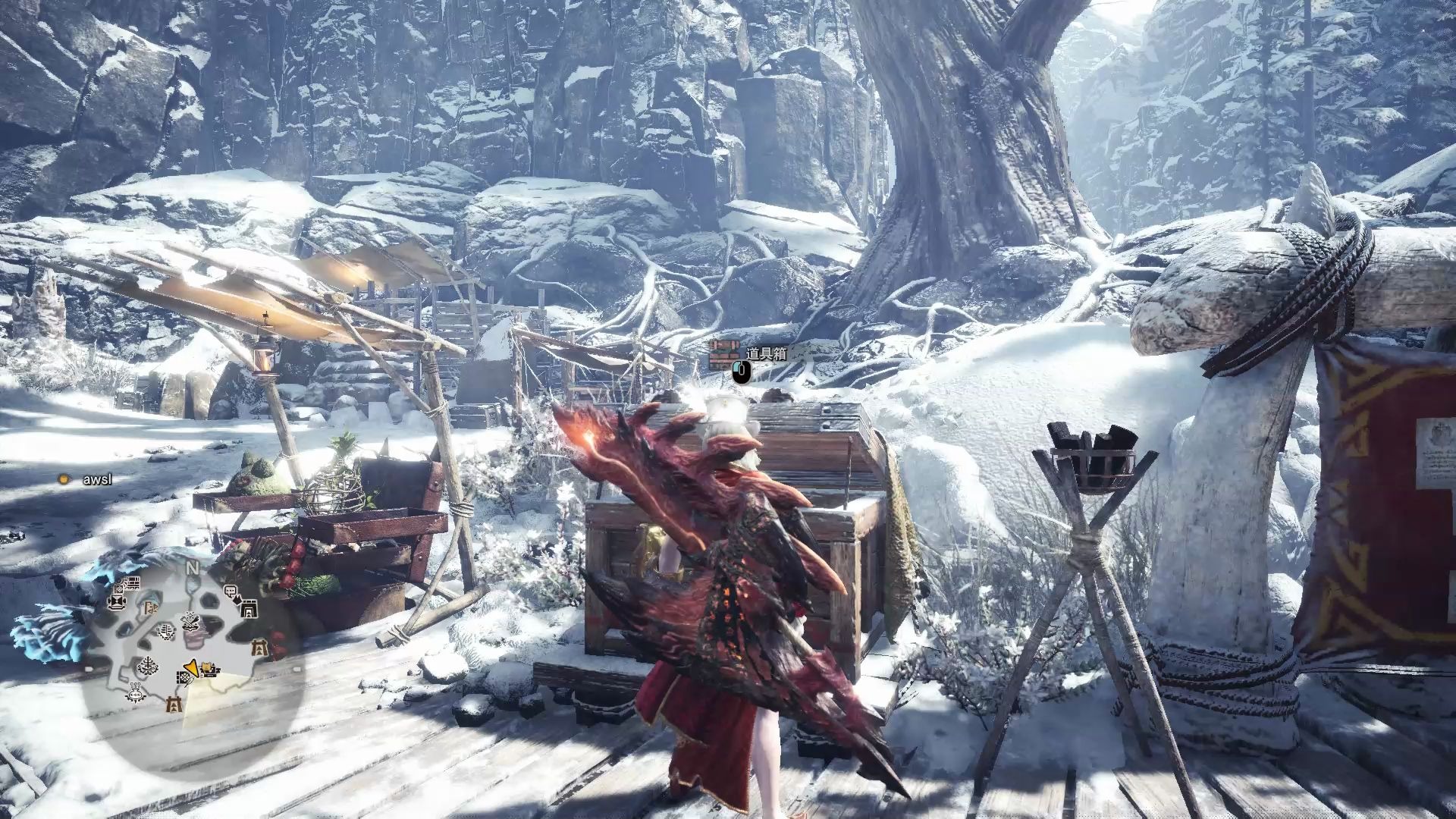Viewport: 1456px width, 819px height.
Task: Click the speech bubble marker on minimap
Action: (231, 591)
